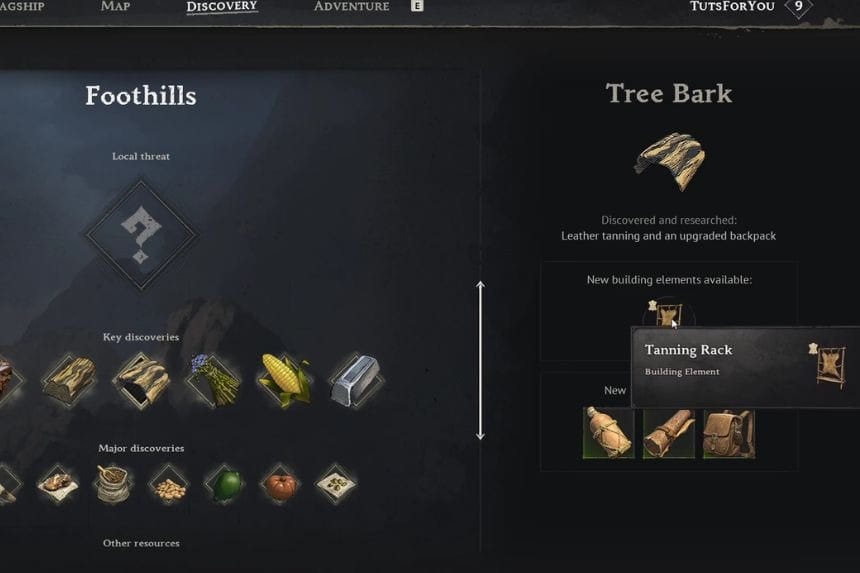Go to the Adventure tab
The image size is (860, 573).
[351, 7]
